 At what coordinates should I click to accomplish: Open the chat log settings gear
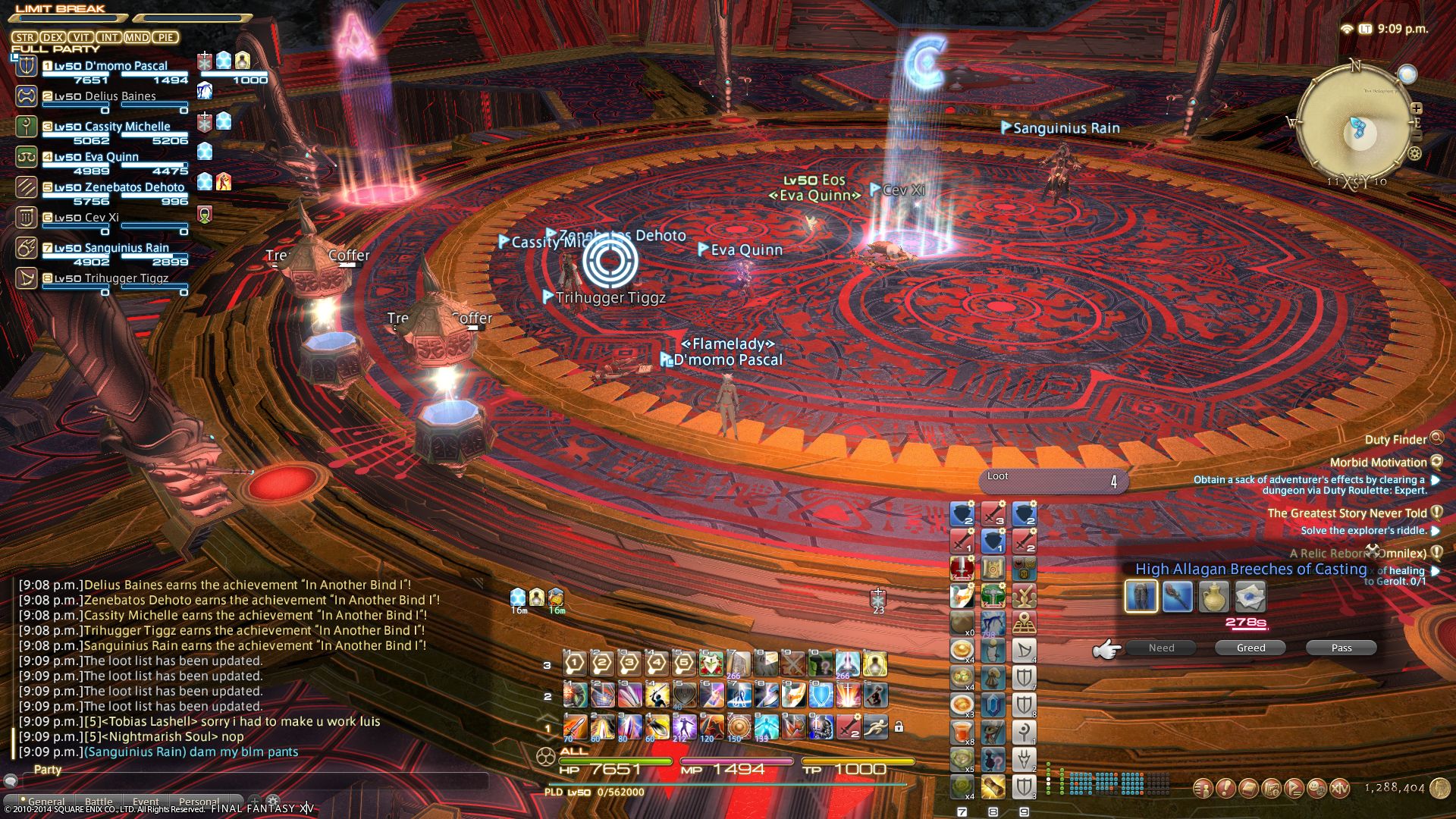coord(273,801)
